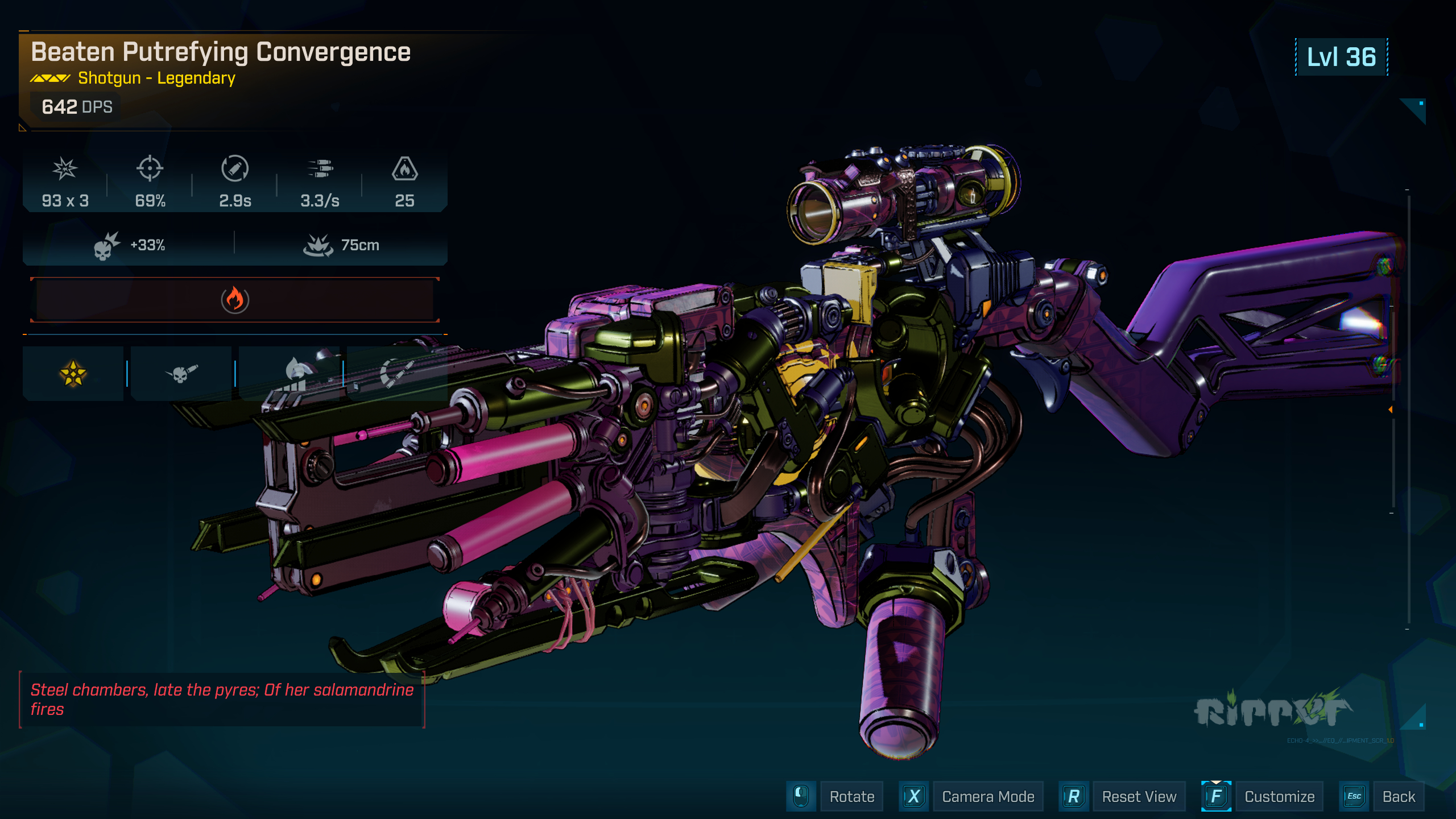The image size is (1456, 819).
Task: Click the Esc key icon beside Back
Action: coord(1354,796)
